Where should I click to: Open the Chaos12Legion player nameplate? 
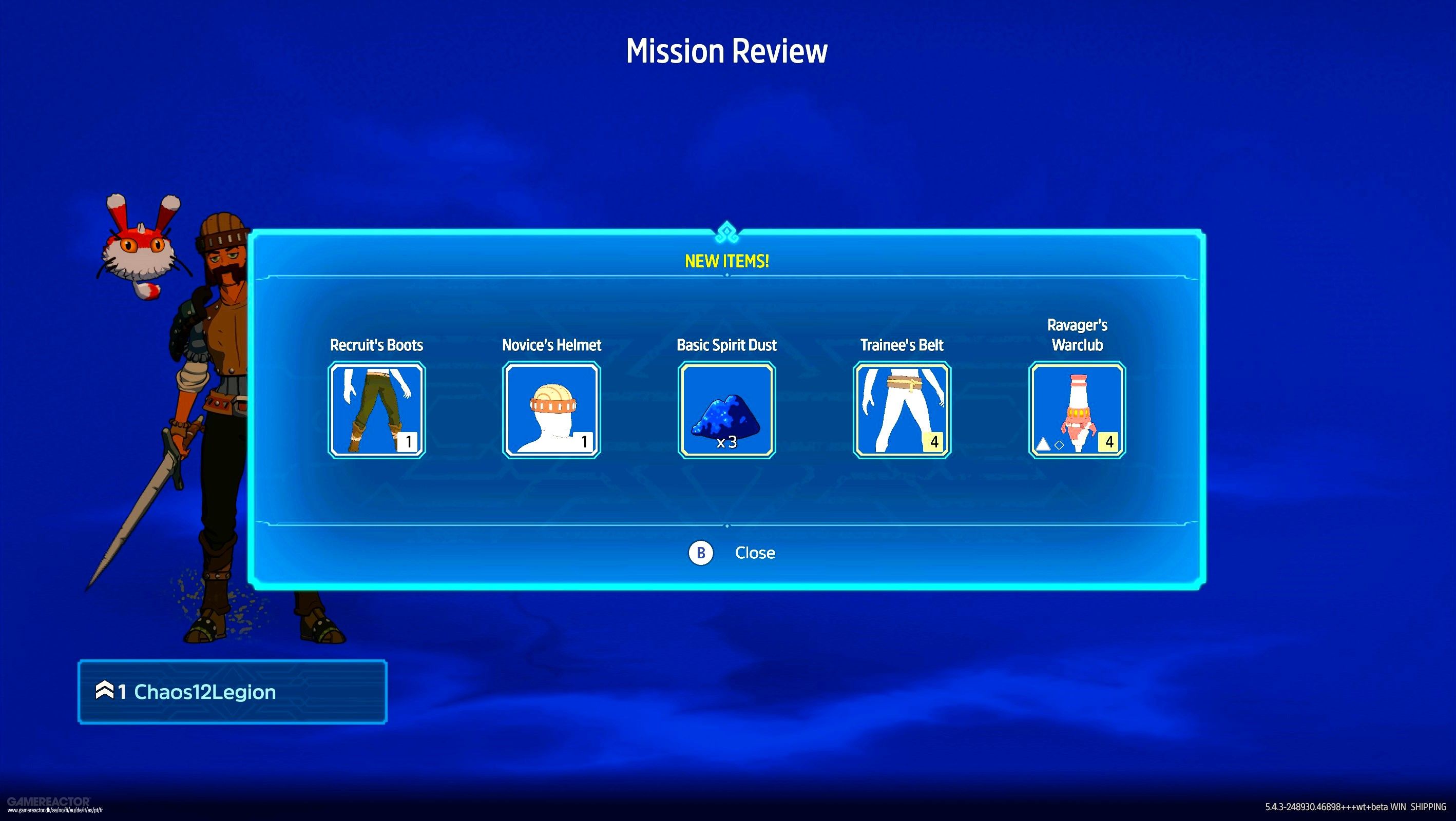232,692
